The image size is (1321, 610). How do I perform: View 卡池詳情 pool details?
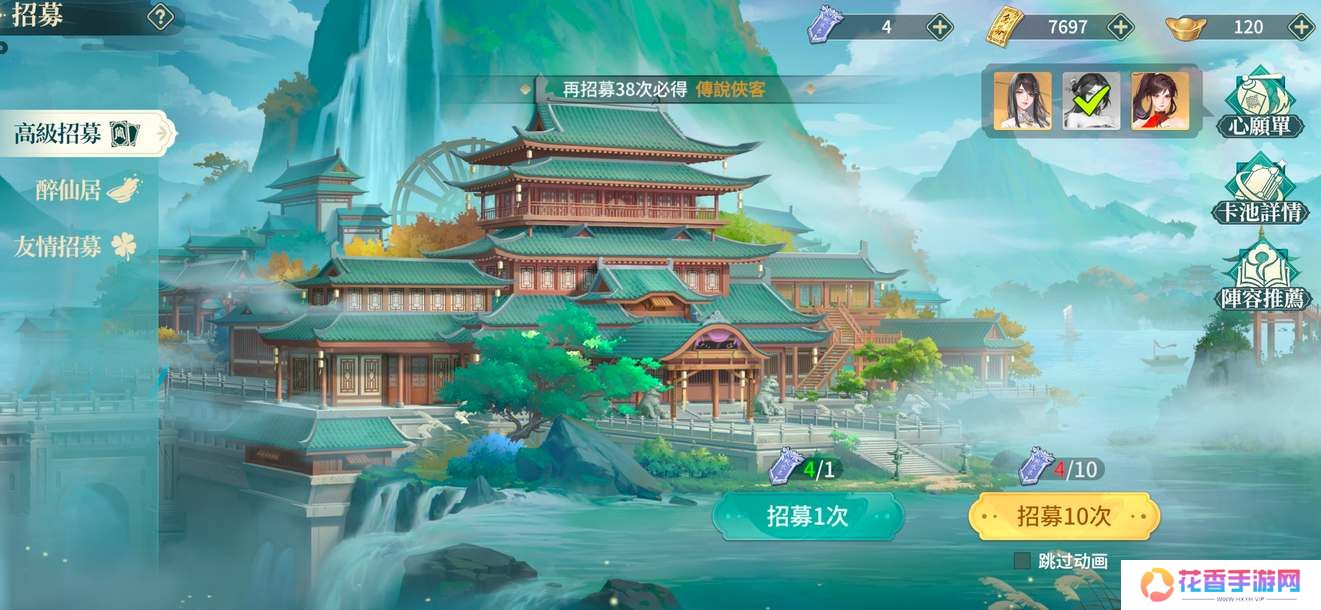1260,190
